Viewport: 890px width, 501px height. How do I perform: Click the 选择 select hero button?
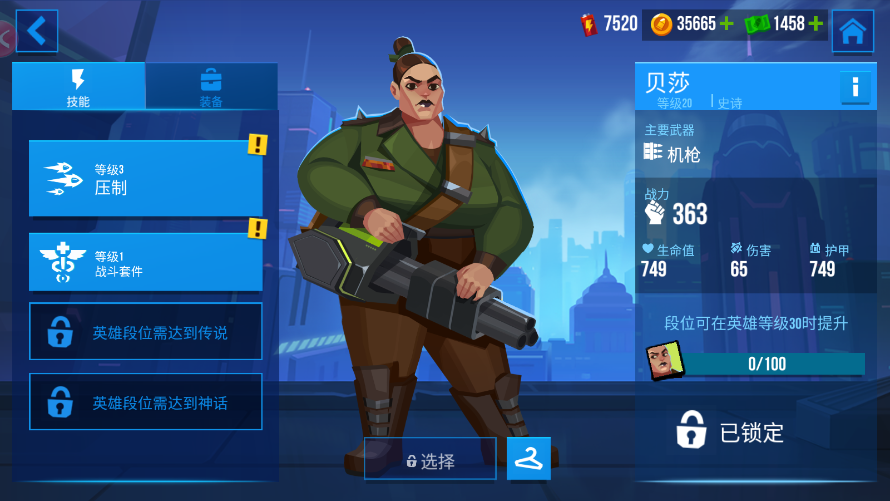pos(430,460)
